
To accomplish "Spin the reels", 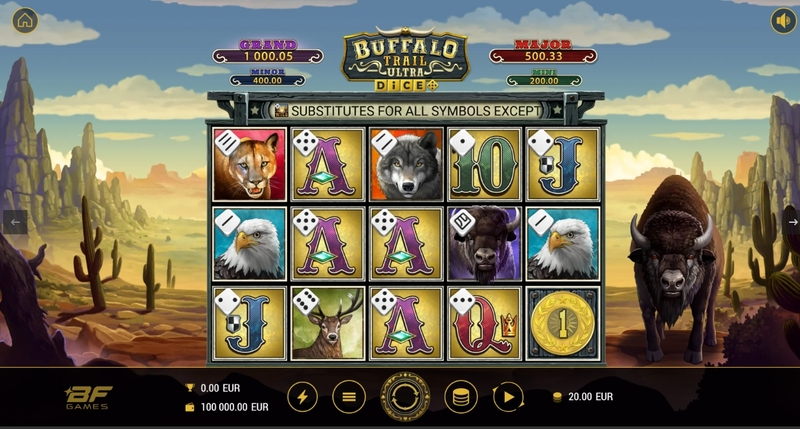I will pyautogui.click(x=404, y=397).
